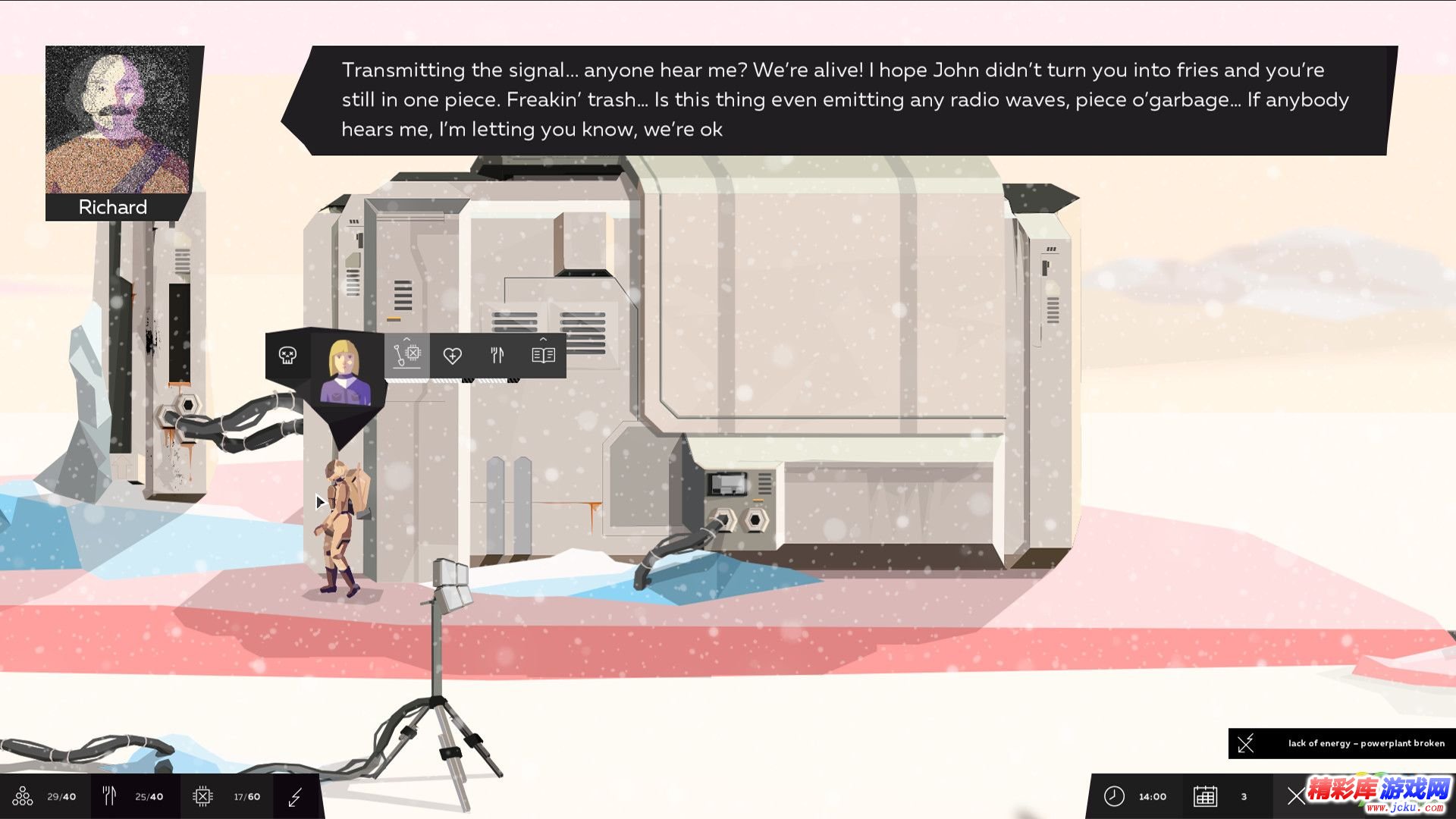
Task: Open the lack of energy notification
Action: tap(1342, 743)
